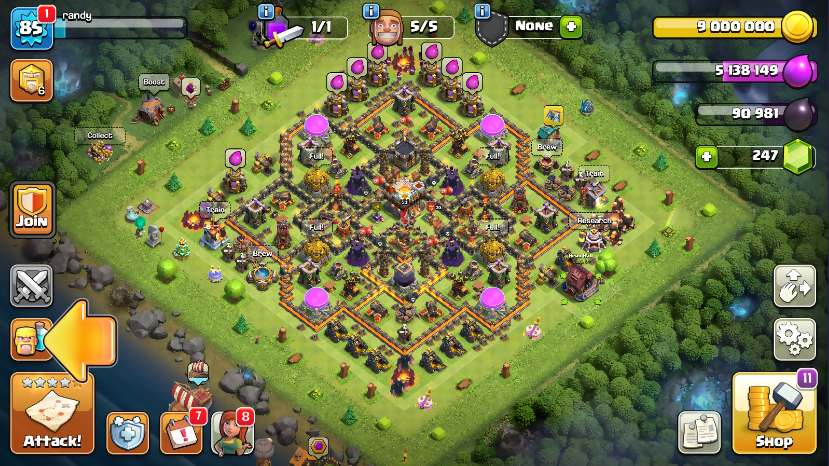Select the gold coin resource icon

[x=796, y=27]
